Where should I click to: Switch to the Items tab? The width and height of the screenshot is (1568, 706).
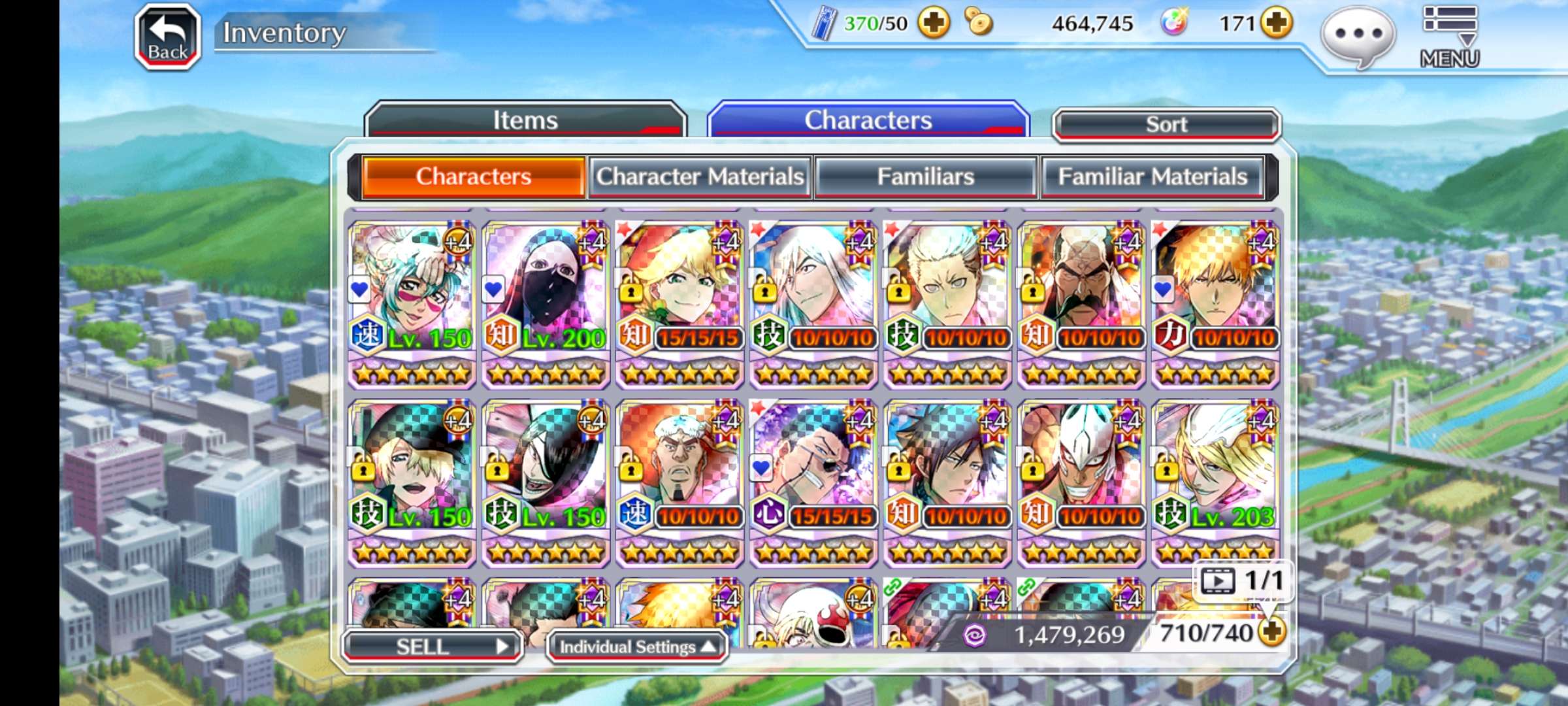pyautogui.click(x=525, y=120)
